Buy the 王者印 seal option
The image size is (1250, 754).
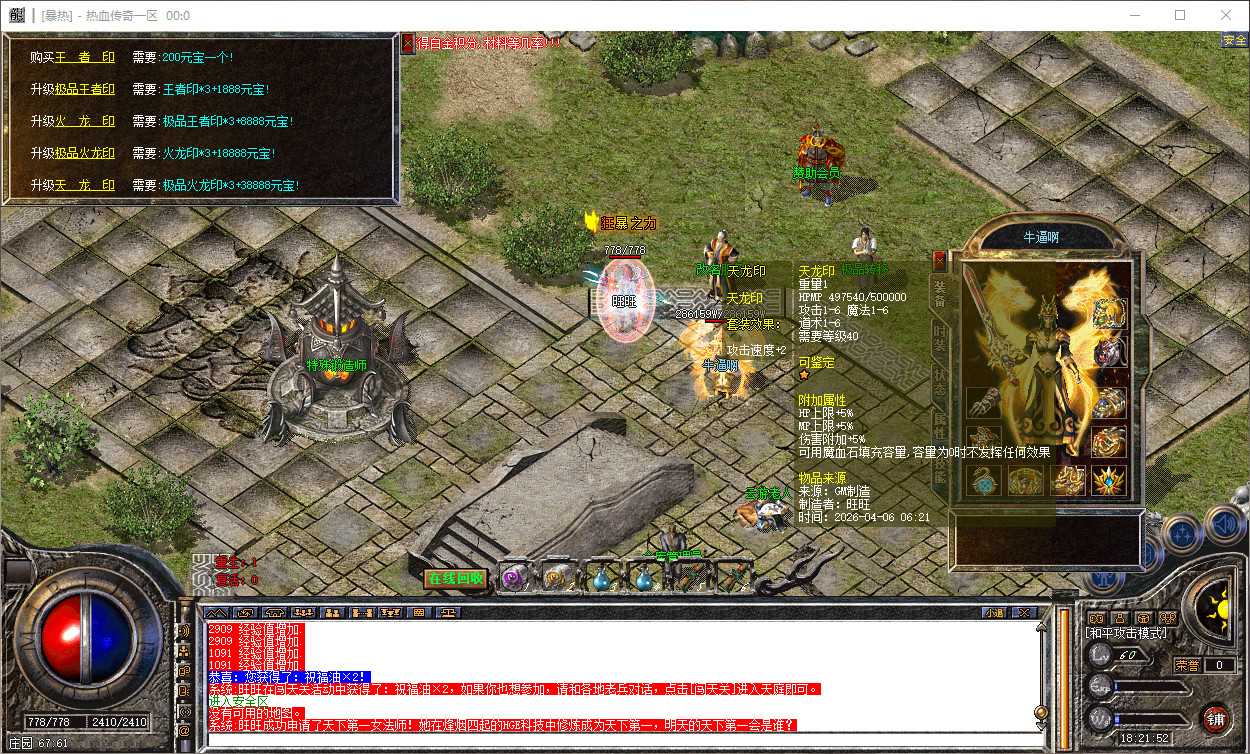[85, 59]
